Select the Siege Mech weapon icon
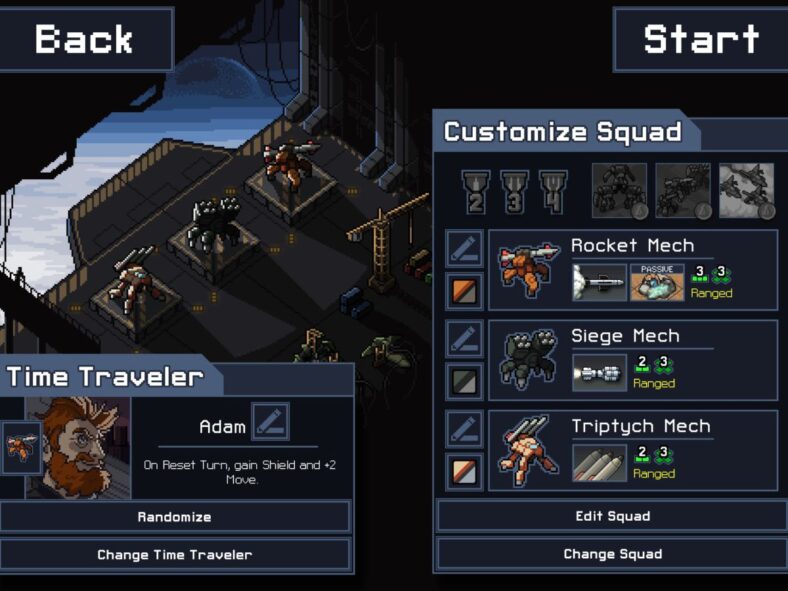This screenshot has height=591, width=788. pos(599,373)
